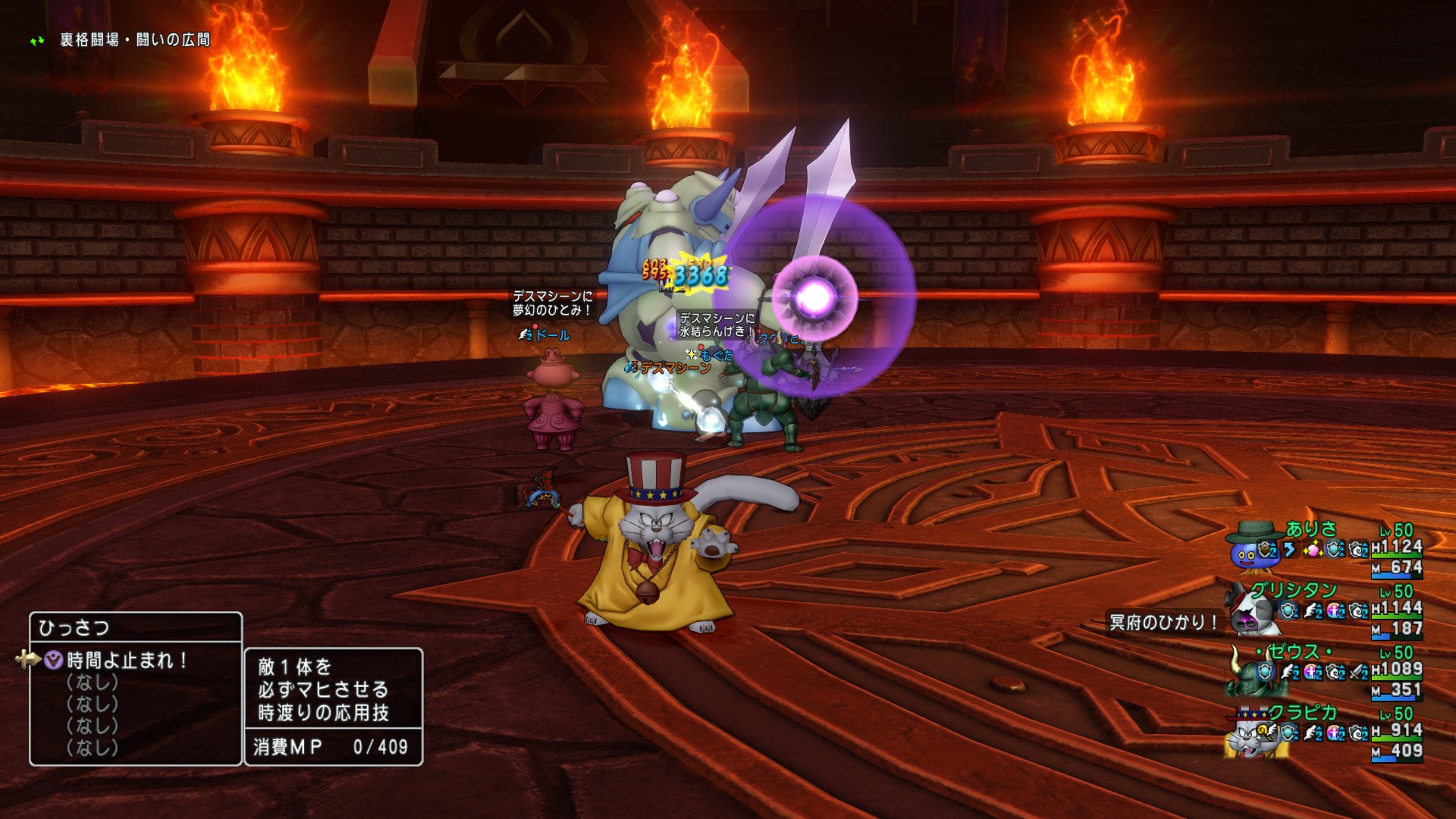1456x819 pixels.
Task: Select the 時間よ止まれ！ special skill
Action: (127, 661)
